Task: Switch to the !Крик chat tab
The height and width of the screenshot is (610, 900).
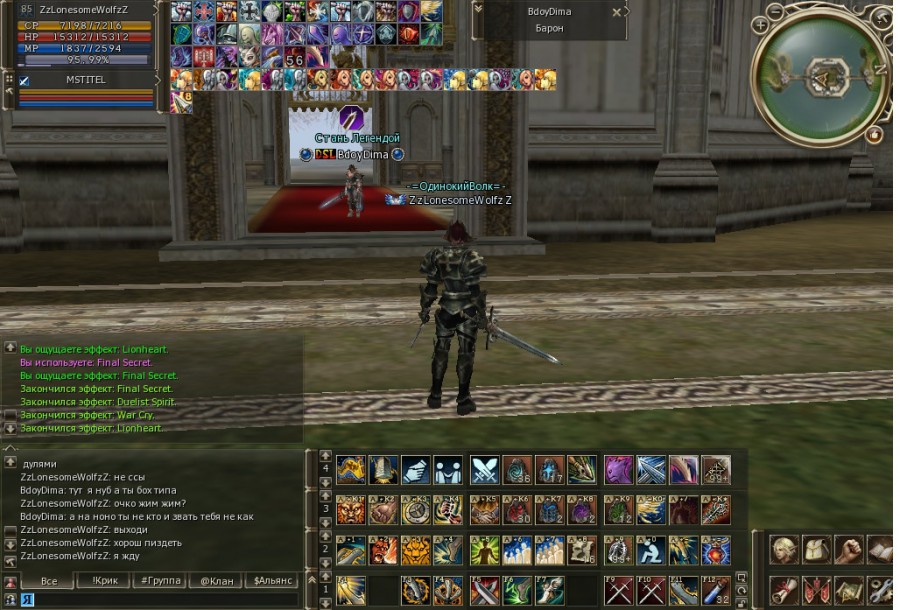Action: point(105,580)
